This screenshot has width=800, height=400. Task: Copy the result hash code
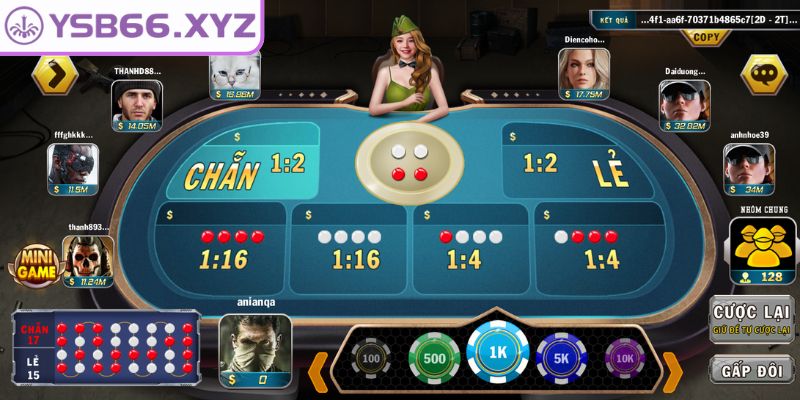point(706,37)
